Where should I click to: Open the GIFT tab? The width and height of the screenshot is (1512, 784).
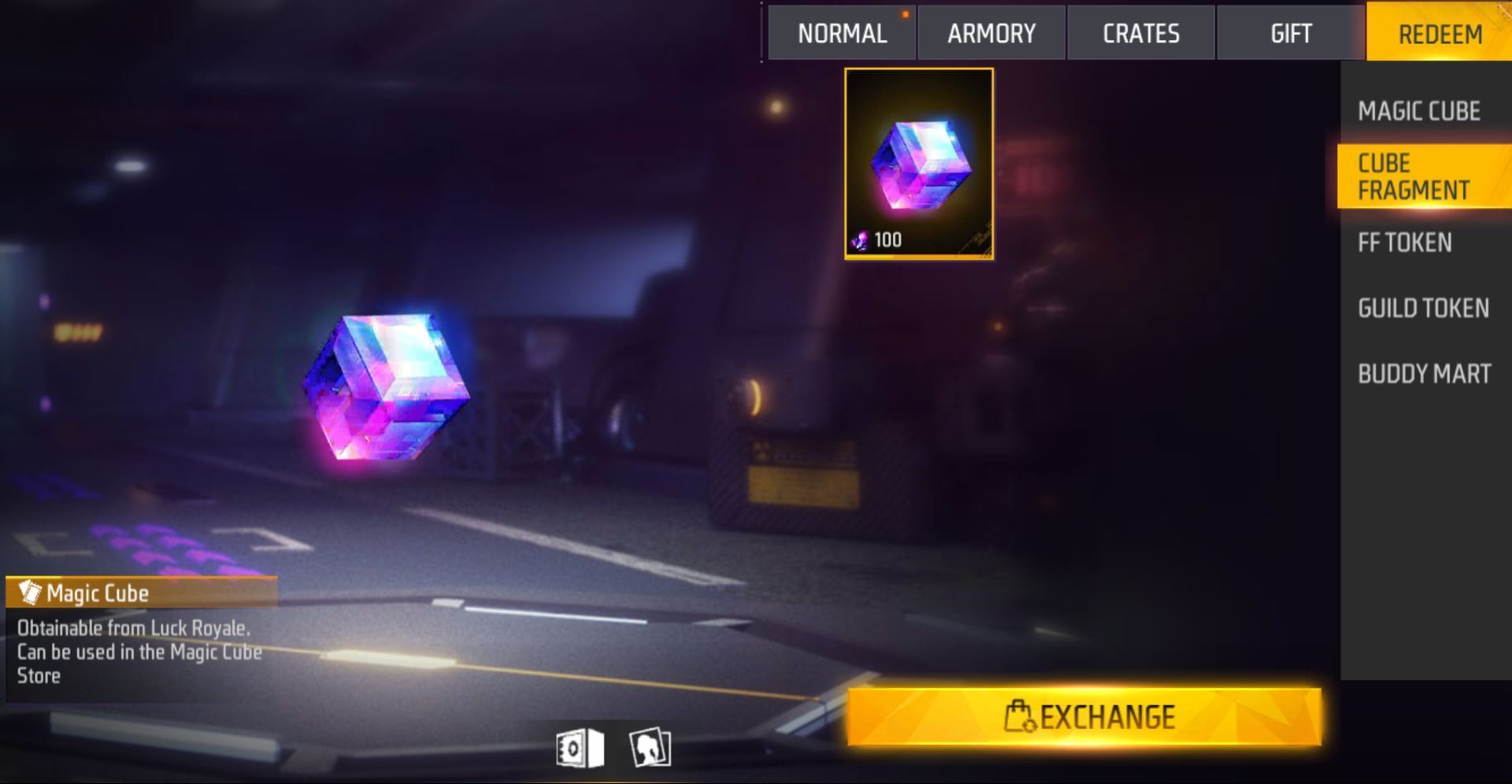pyautogui.click(x=1291, y=33)
